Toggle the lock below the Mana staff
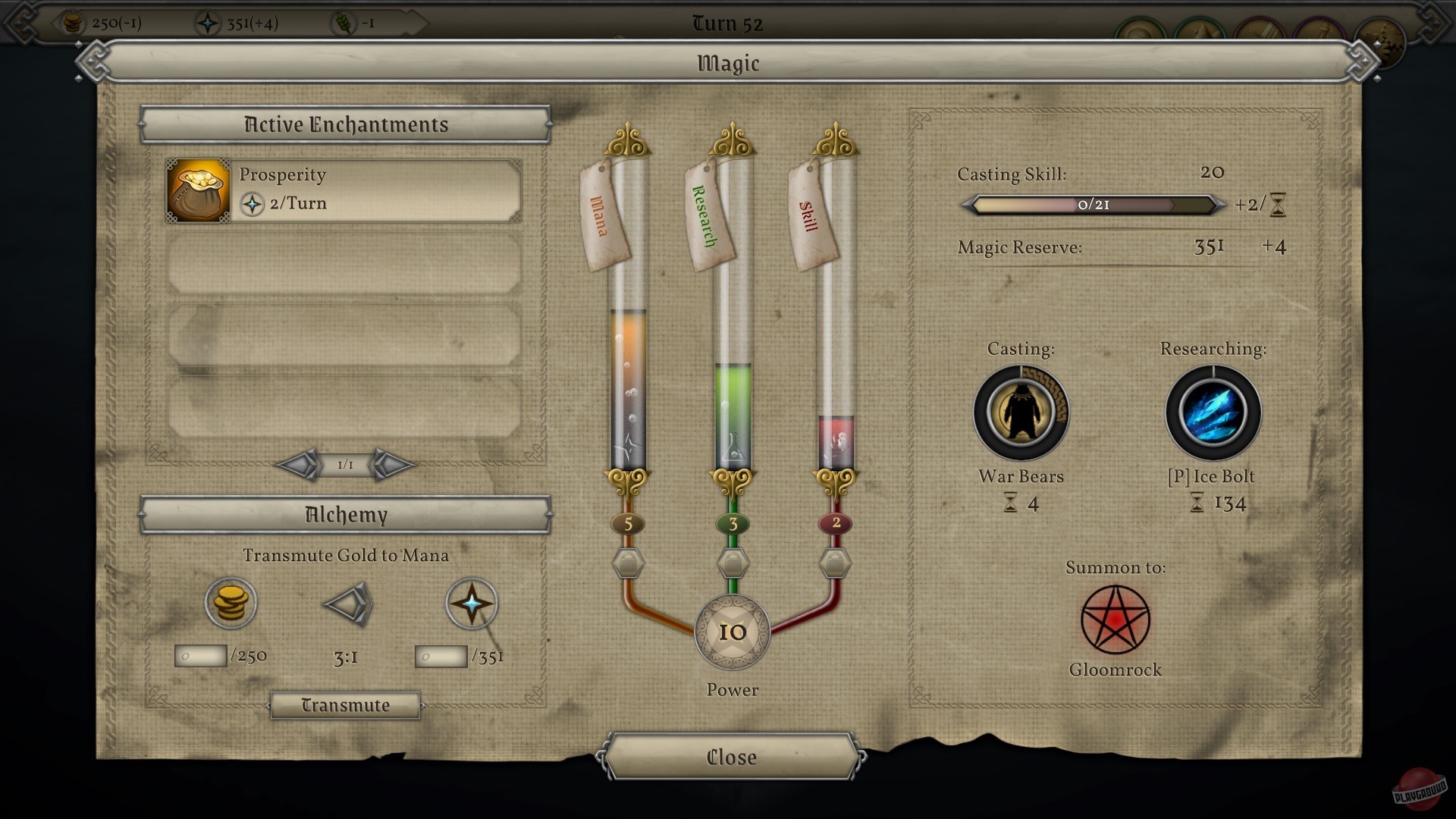The image size is (1456, 819). 628,563
